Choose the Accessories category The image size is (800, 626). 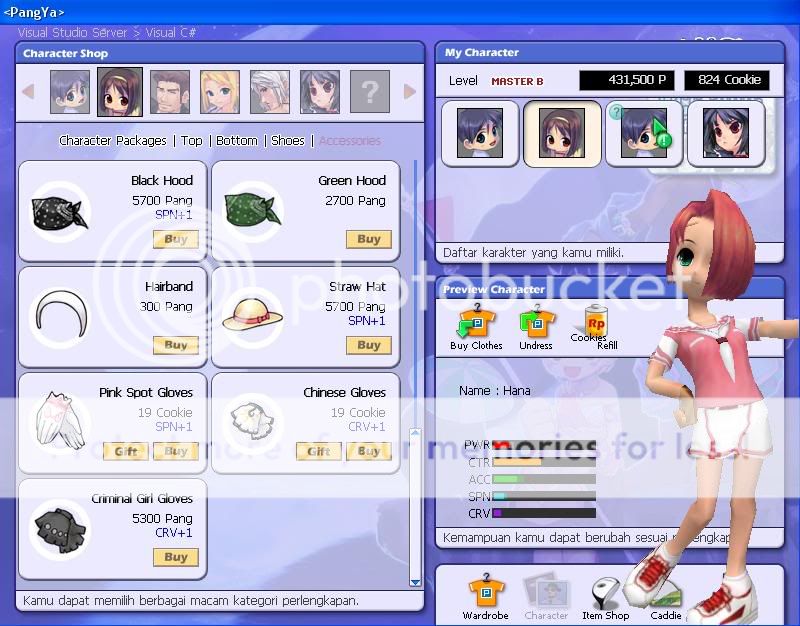point(350,141)
